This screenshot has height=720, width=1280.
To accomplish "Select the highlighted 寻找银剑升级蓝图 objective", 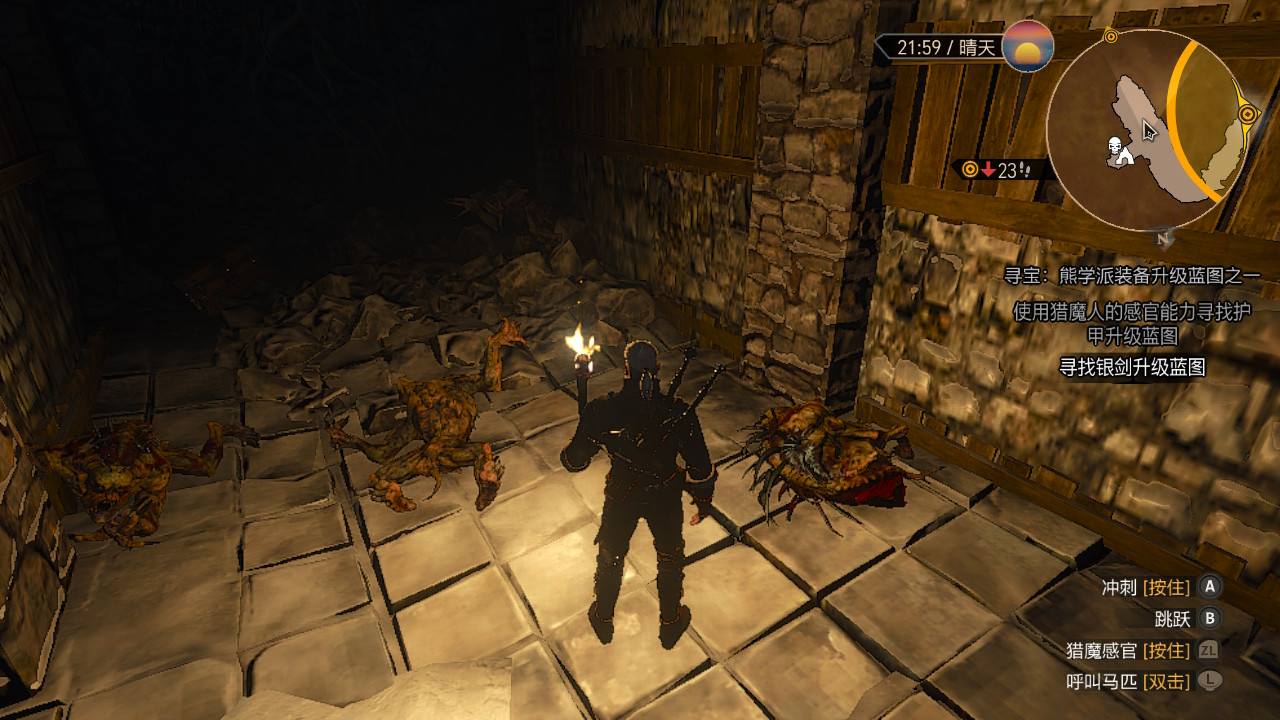I will [x=1132, y=367].
